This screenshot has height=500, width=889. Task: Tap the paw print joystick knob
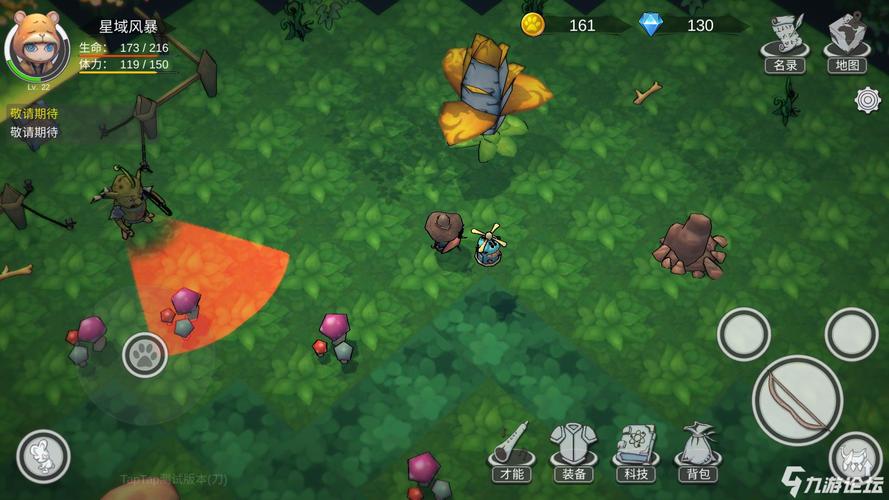[x=145, y=354]
